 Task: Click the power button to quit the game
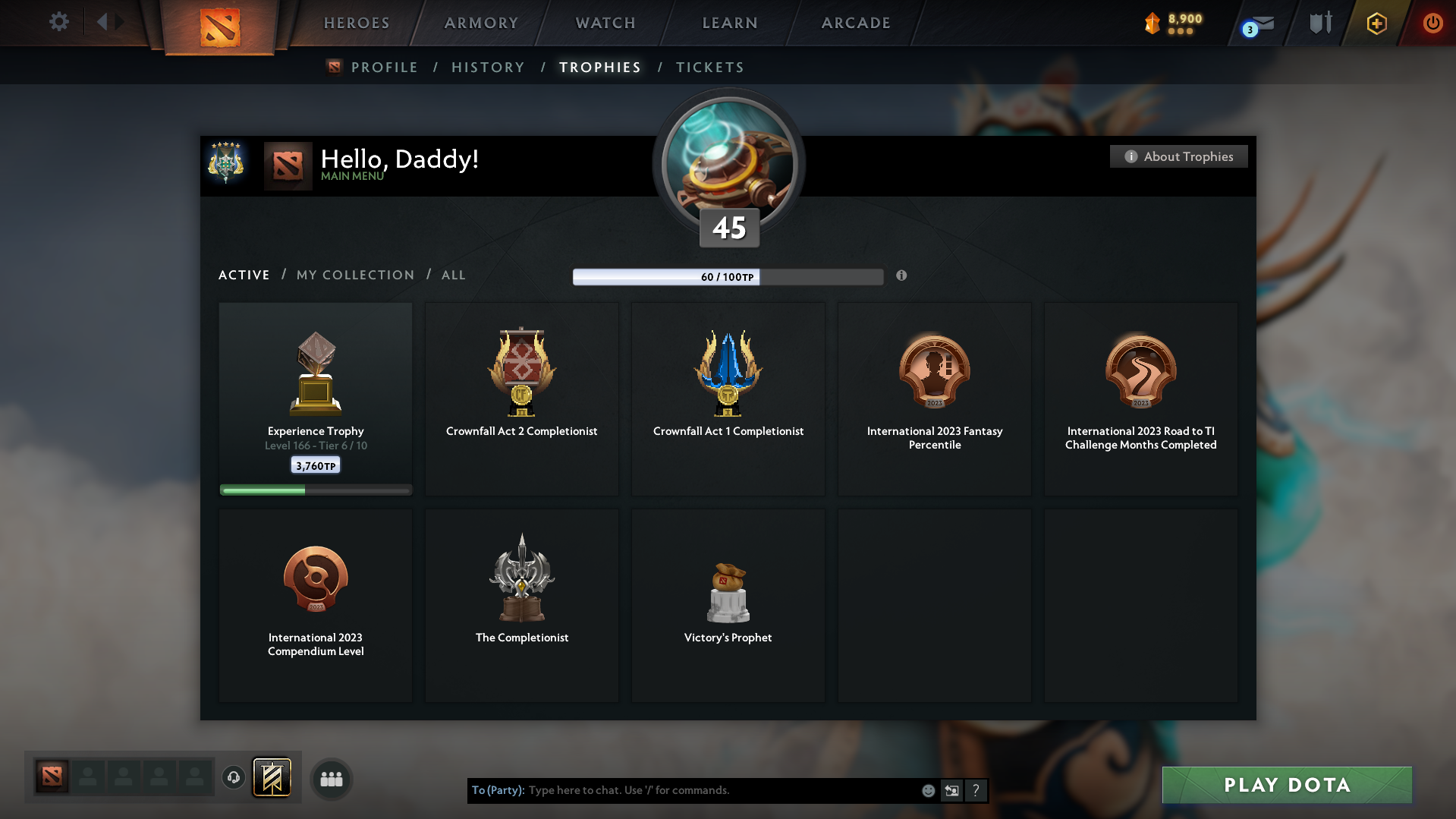point(1432,23)
